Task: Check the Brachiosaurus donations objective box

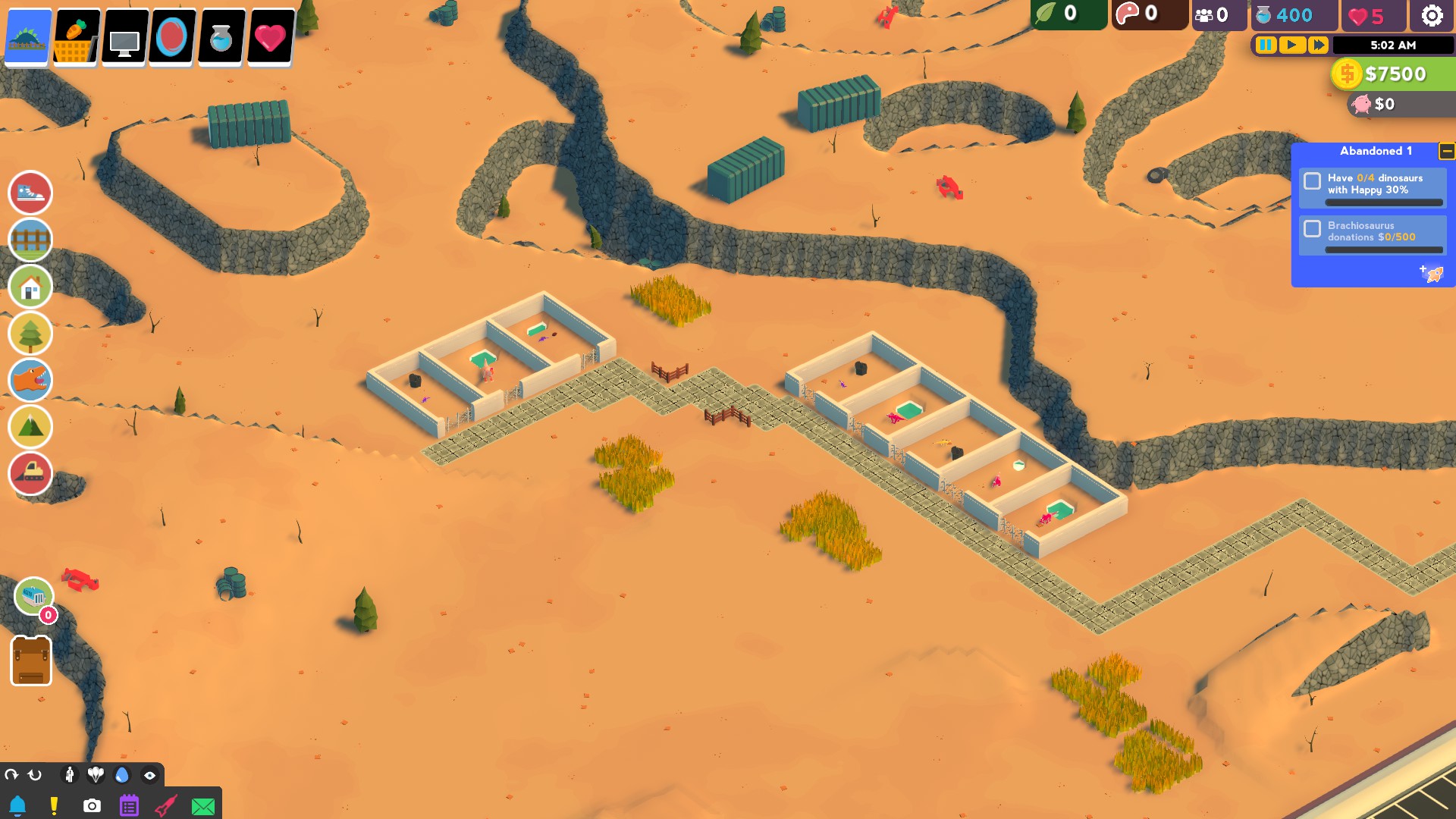Action: click(1313, 231)
